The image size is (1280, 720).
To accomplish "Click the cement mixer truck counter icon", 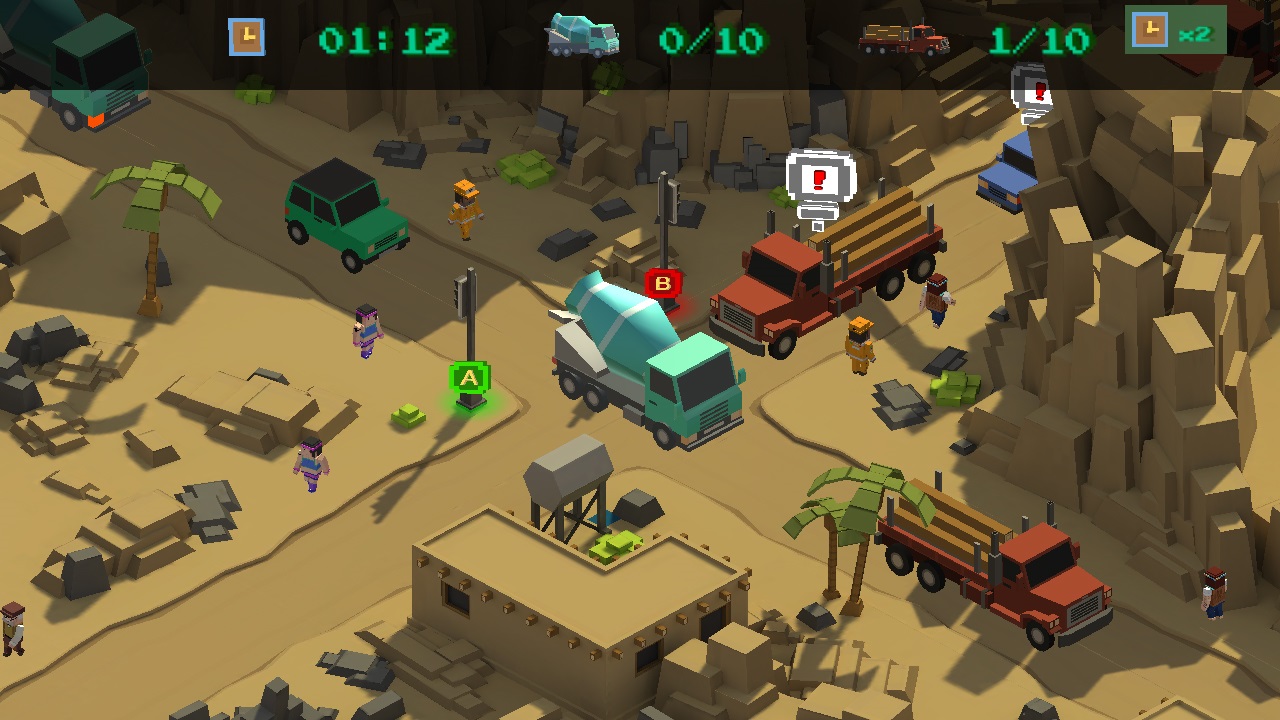I will tap(582, 34).
